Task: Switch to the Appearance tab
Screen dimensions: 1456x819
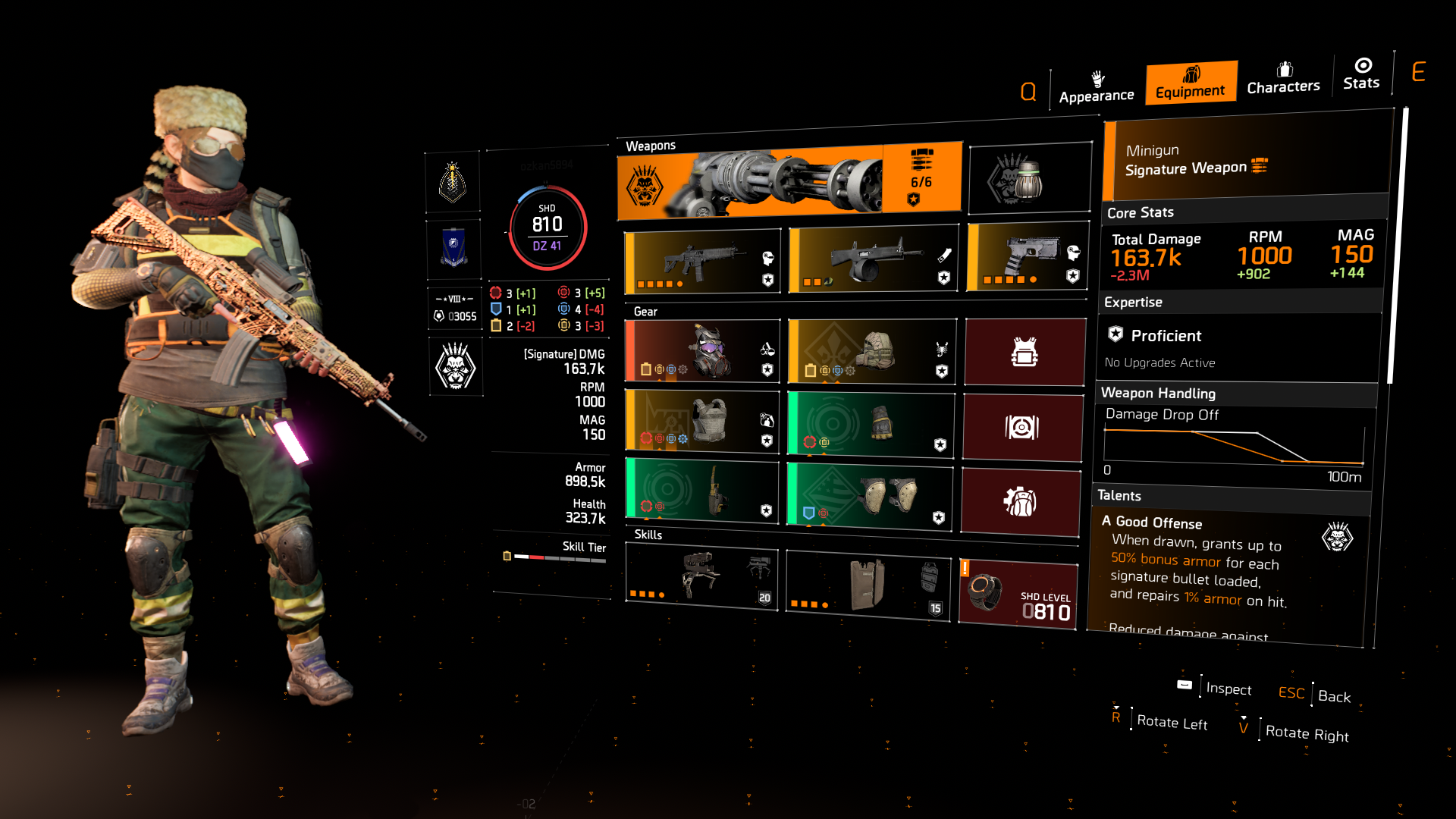Action: pos(1096,86)
